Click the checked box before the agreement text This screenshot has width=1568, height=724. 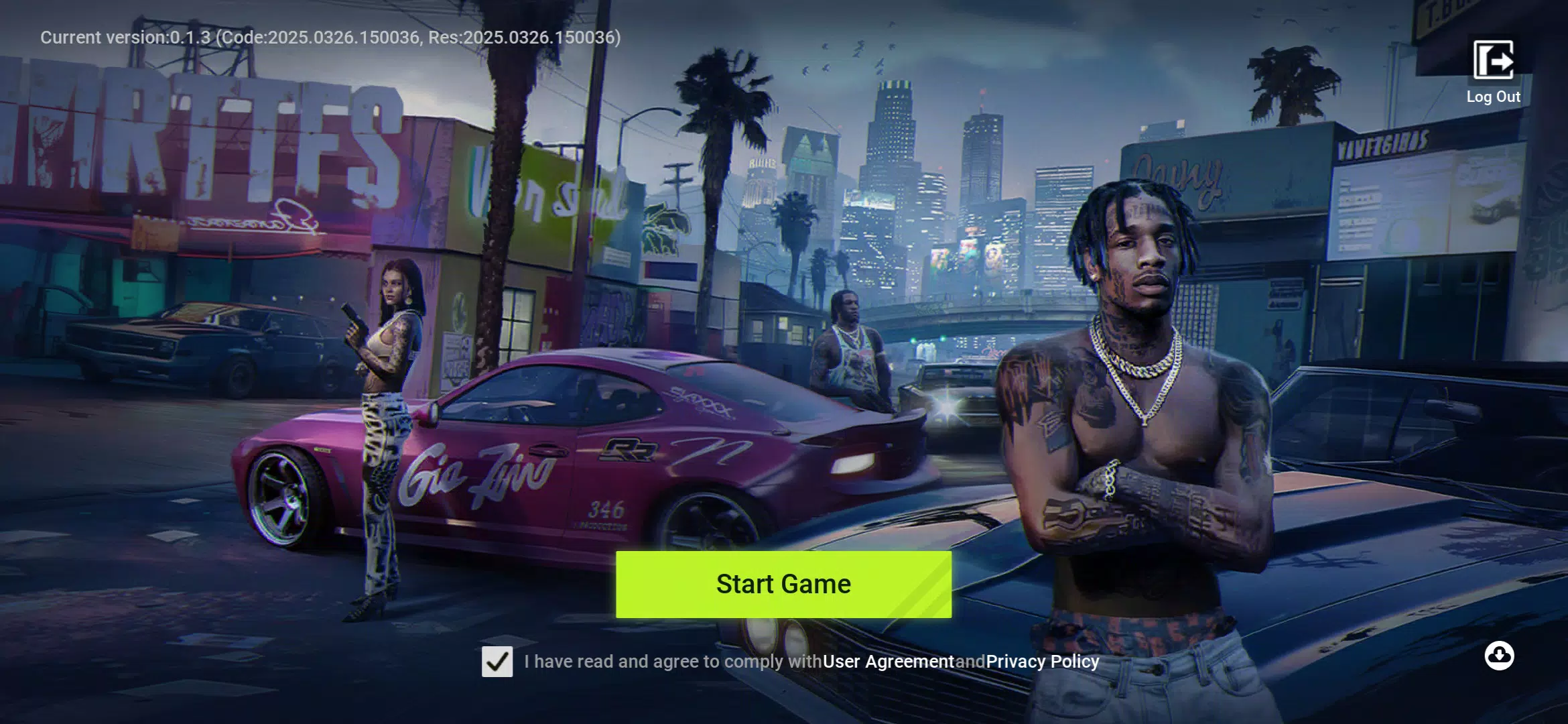(x=497, y=661)
